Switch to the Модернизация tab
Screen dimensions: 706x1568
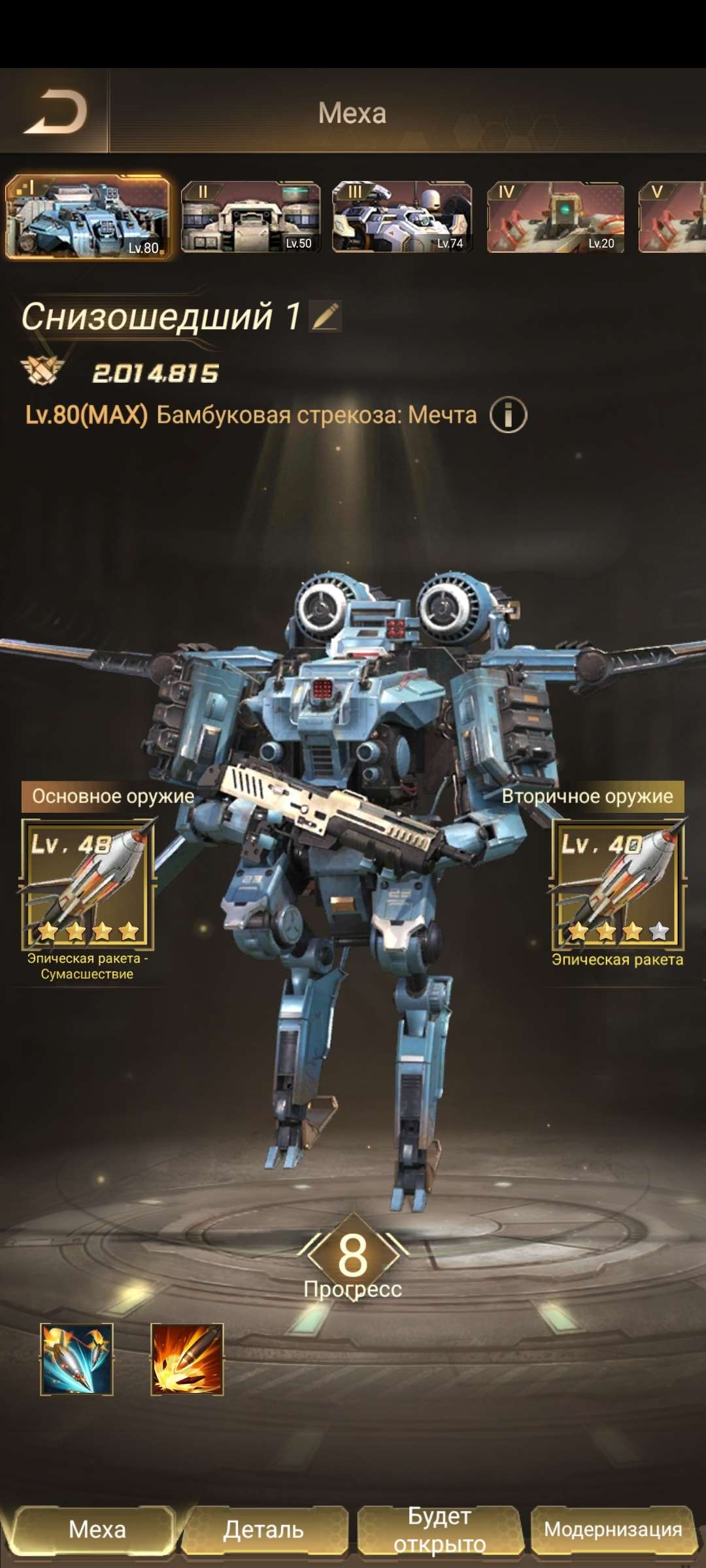(x=613, y=1529)
